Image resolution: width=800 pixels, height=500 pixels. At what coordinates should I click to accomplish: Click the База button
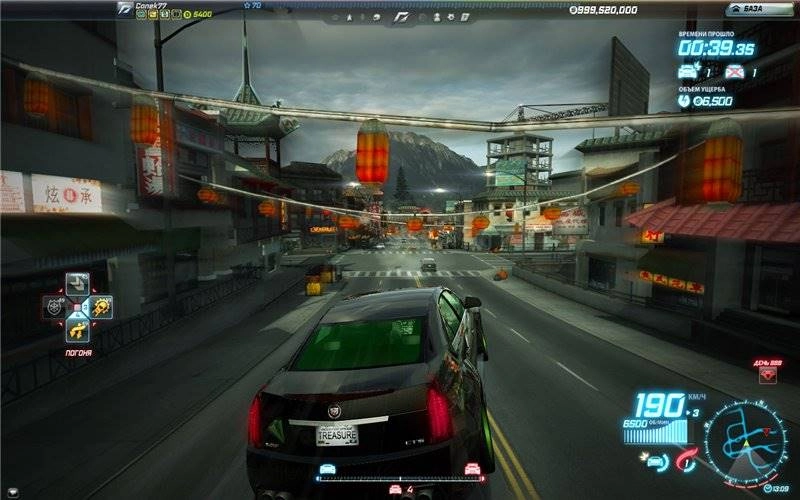[759, 9]
